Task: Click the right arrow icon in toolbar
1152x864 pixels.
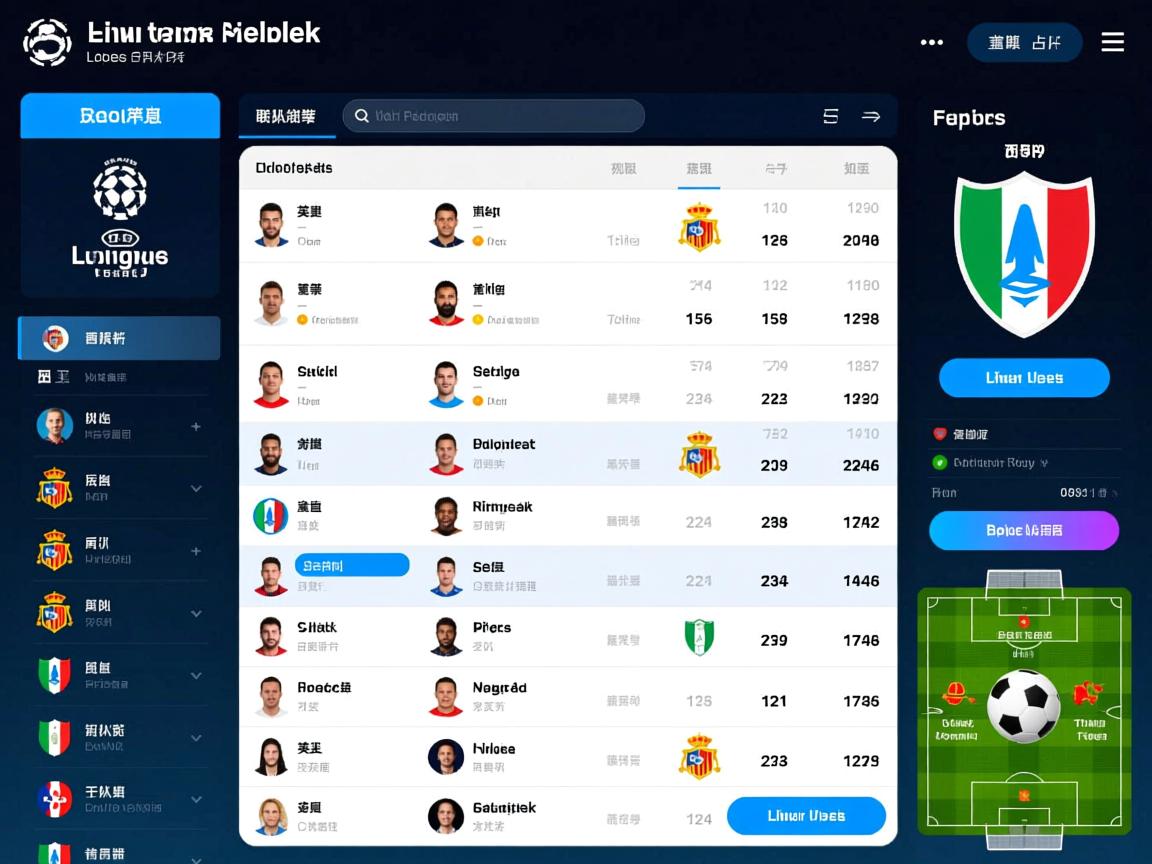Action: [871, 116]
